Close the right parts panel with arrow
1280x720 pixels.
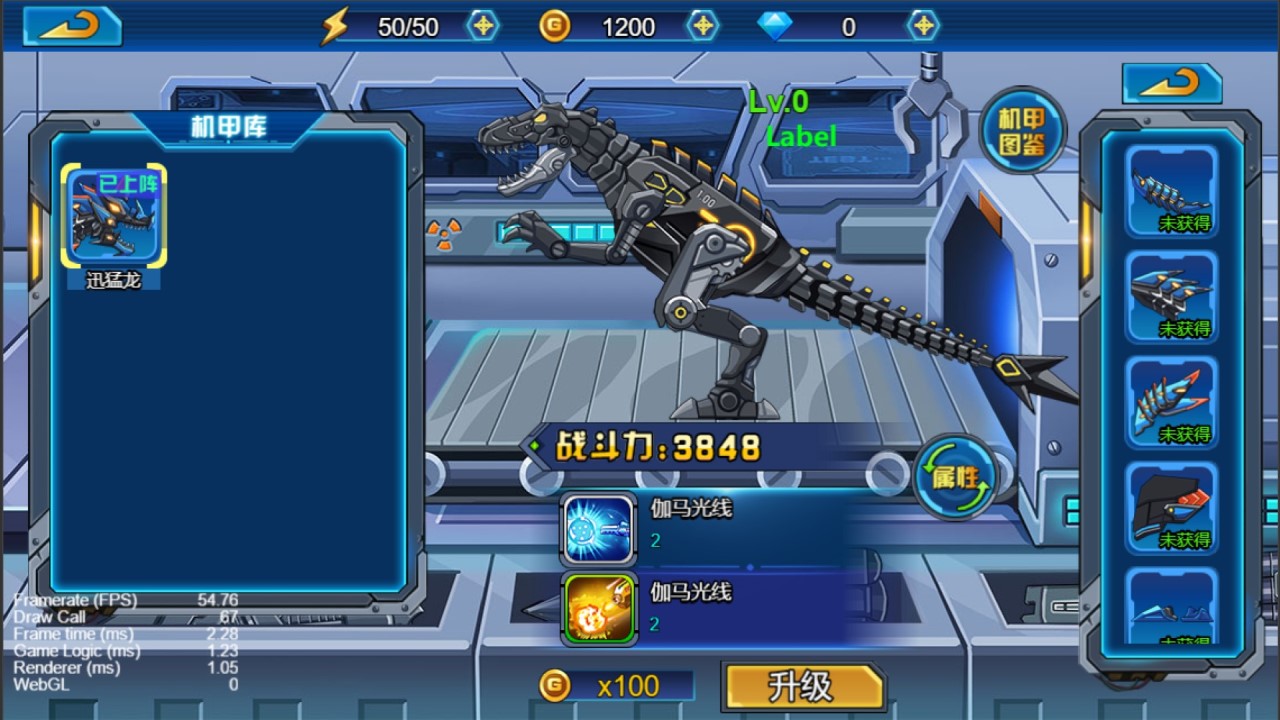click(x=1171, y=83)
